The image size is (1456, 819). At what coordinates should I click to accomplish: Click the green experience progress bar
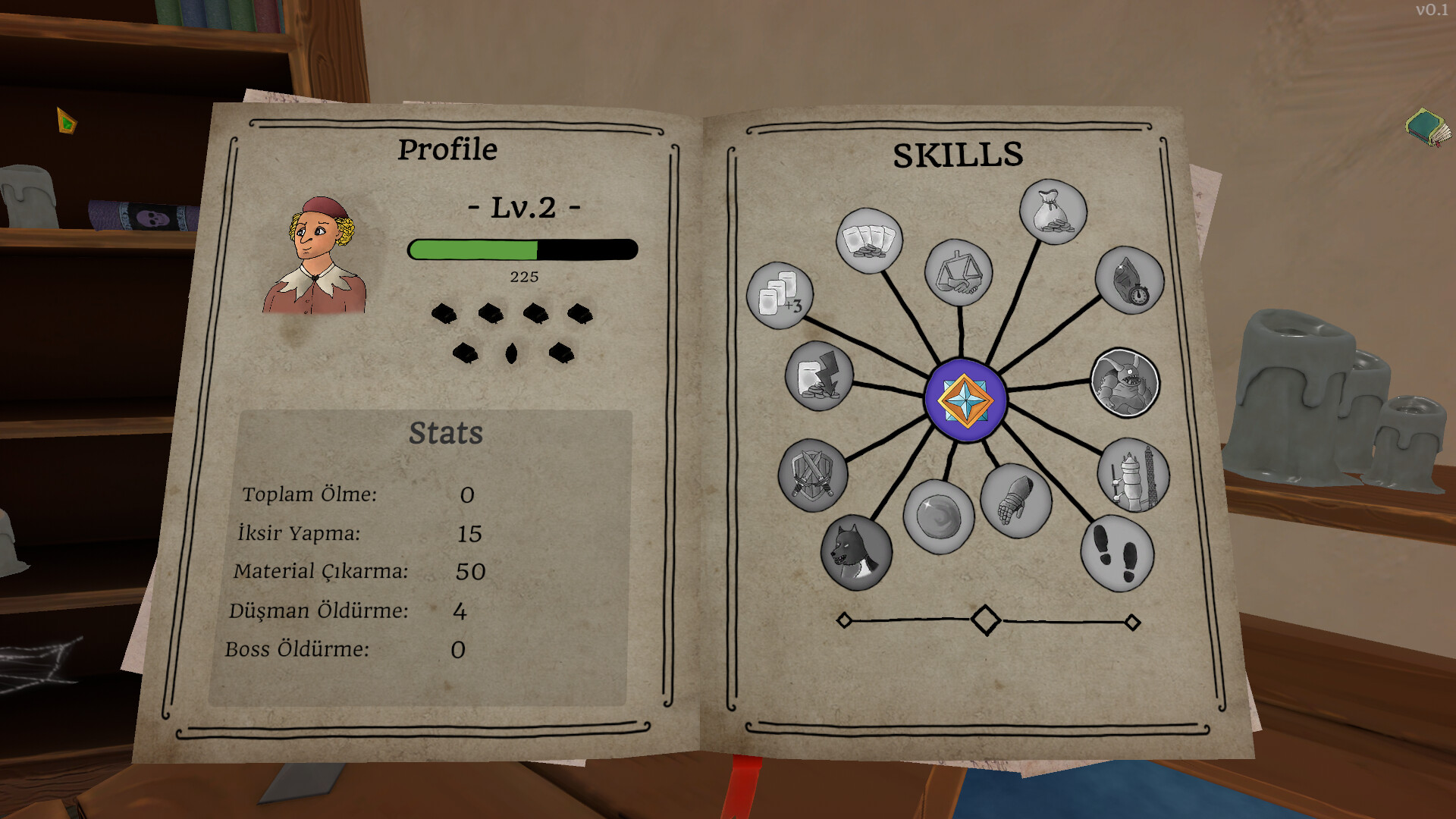pos(474,248)
